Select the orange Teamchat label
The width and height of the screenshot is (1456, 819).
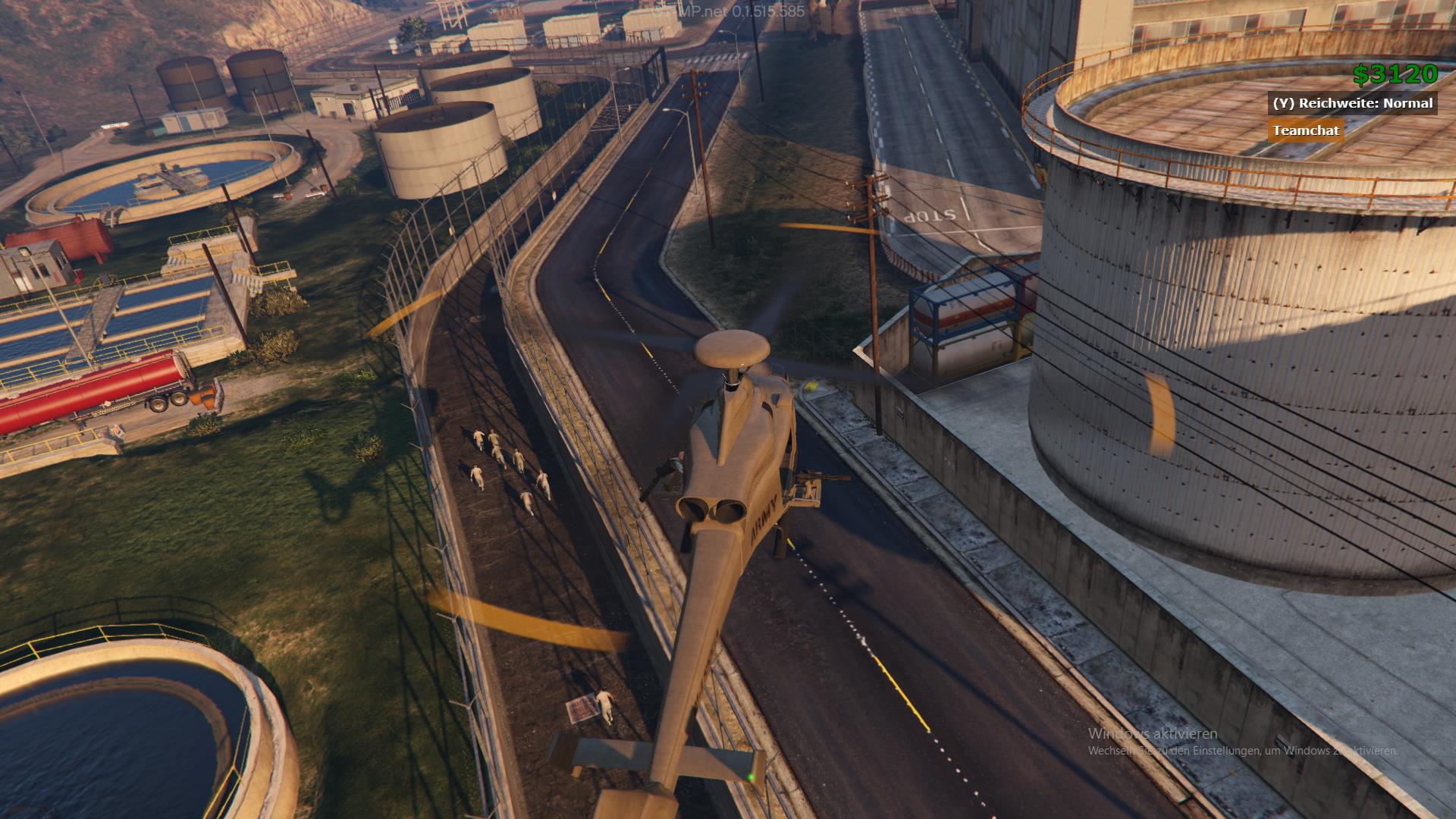pyautogui.click(x=1306, y=130)
